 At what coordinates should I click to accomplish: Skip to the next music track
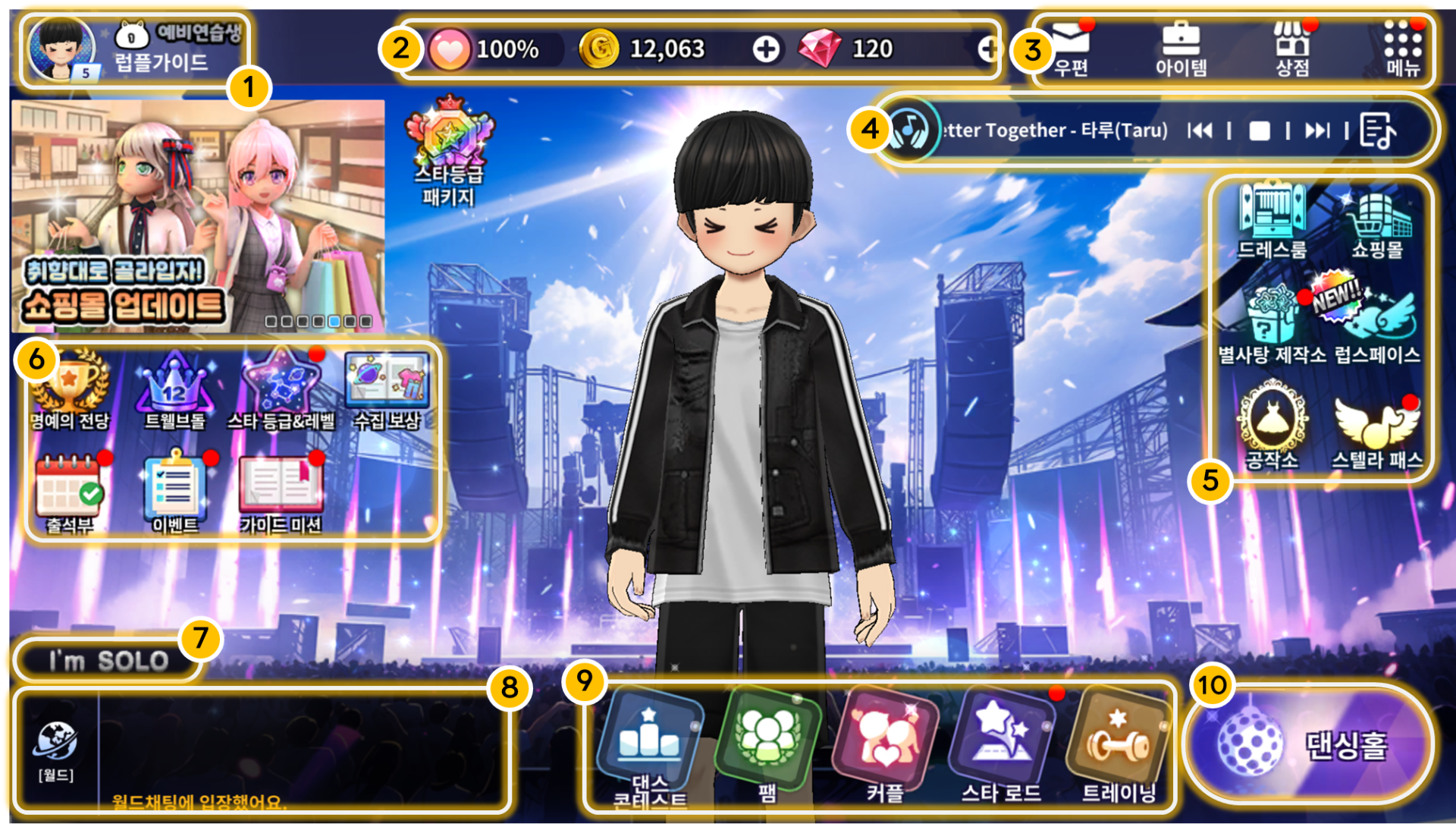[x=1317, y=131]
